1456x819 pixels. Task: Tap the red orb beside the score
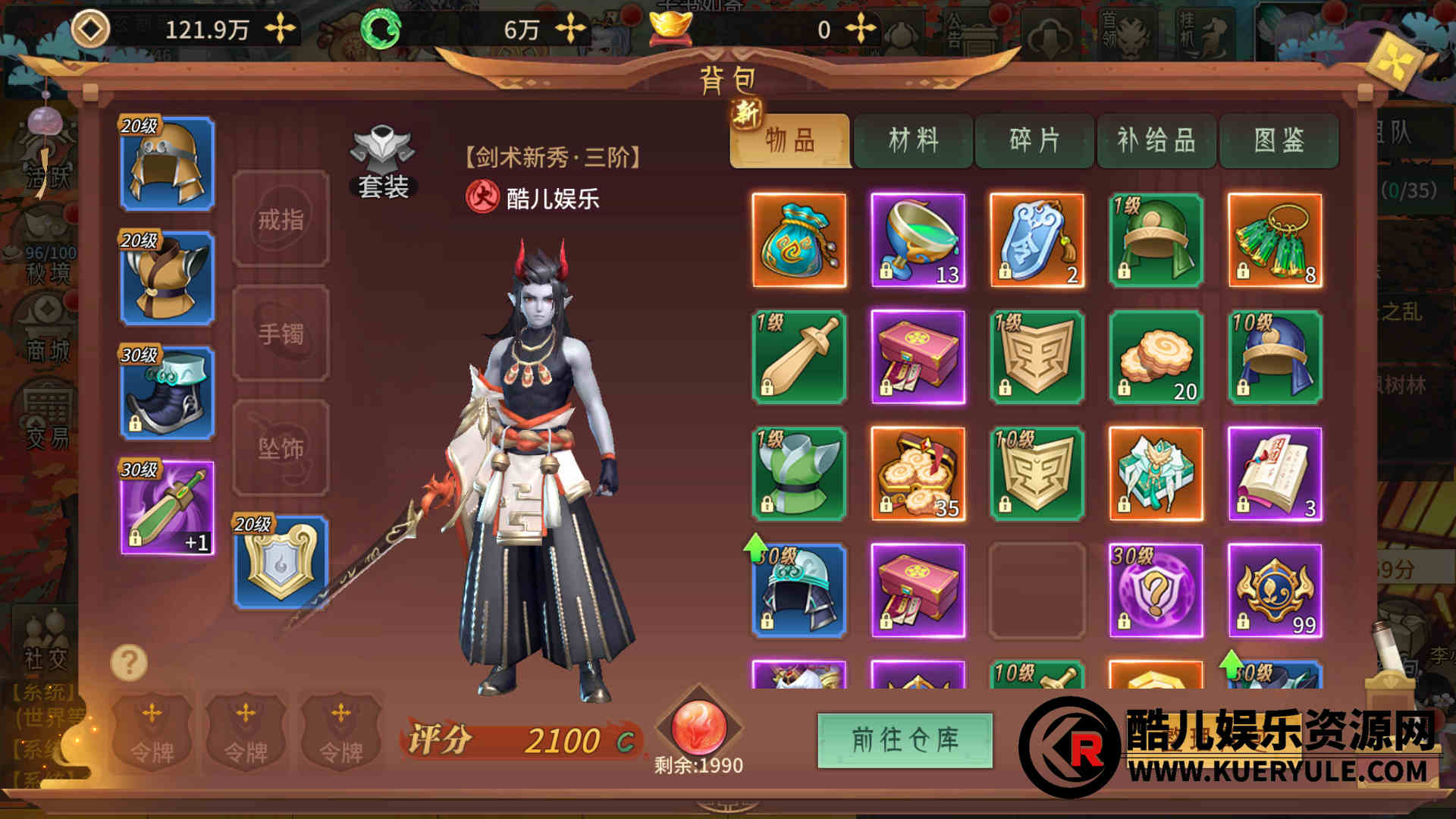tap(698, 724)
